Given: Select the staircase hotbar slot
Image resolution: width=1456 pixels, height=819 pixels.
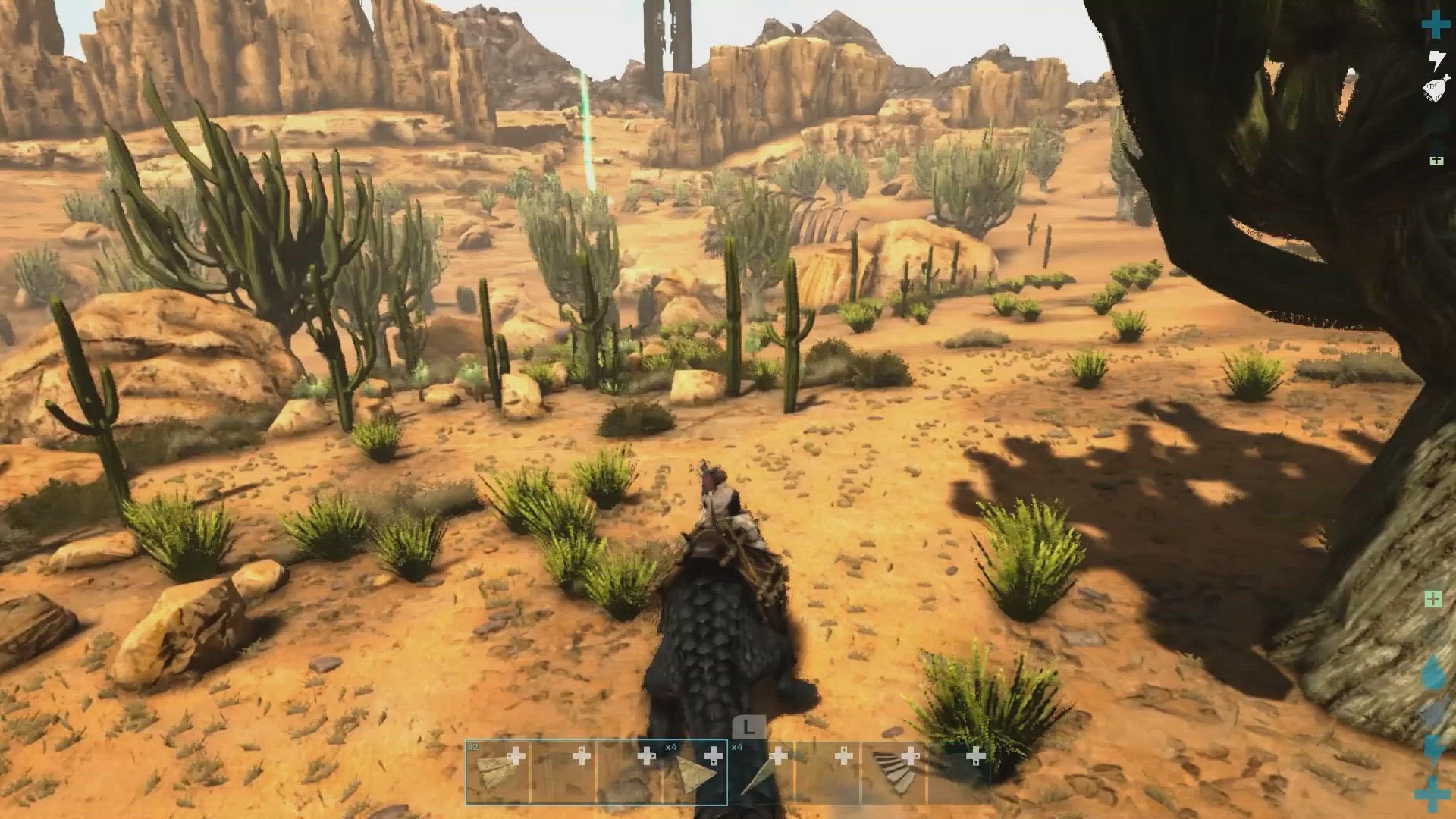Looking at the screenshot, I should 893,772.
